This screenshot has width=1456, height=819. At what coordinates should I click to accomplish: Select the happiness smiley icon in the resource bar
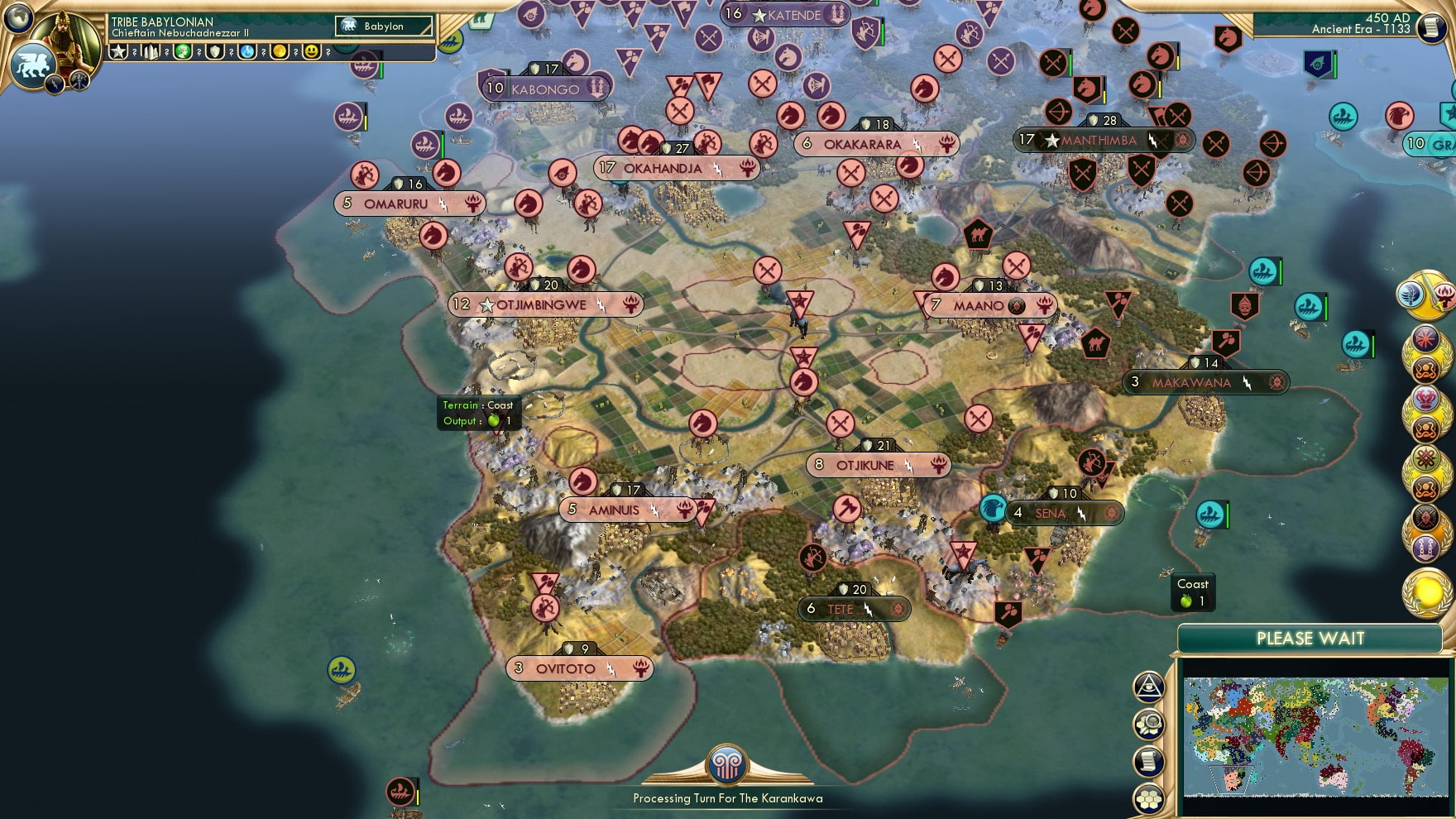[312, 51]
